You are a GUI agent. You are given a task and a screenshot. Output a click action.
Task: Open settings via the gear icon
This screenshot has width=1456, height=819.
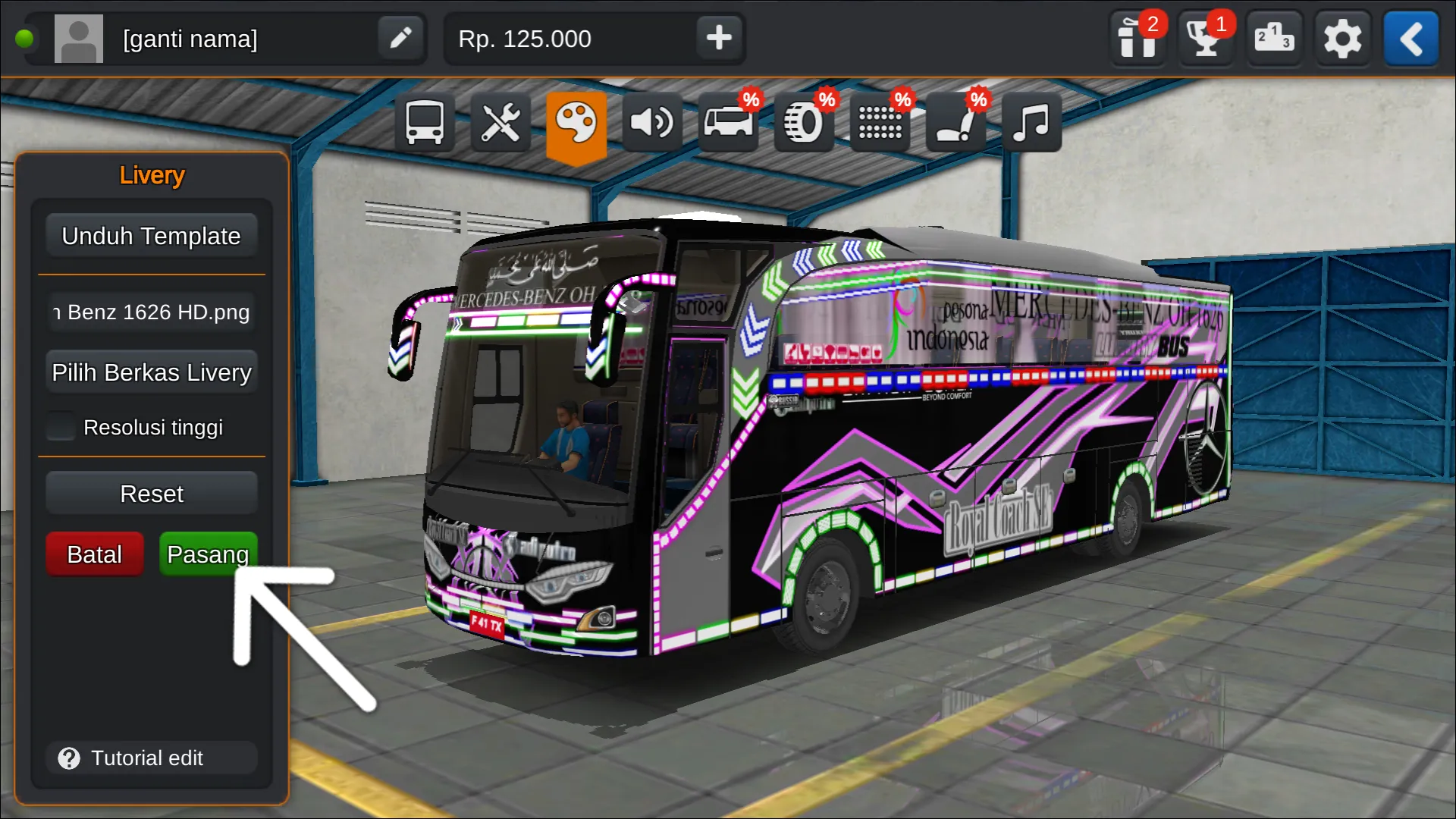pyautogui.click(x=1341, y=39)
